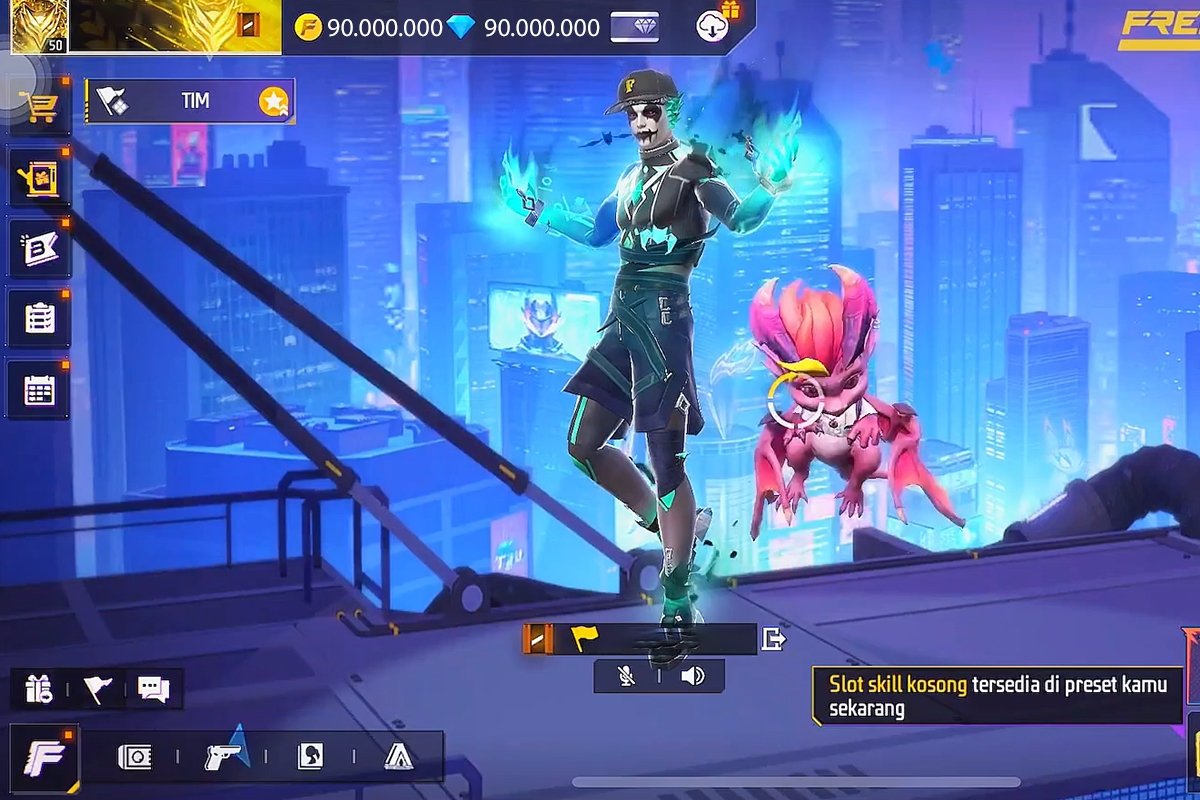Open the missions clipboard icon

click(40, 318)
